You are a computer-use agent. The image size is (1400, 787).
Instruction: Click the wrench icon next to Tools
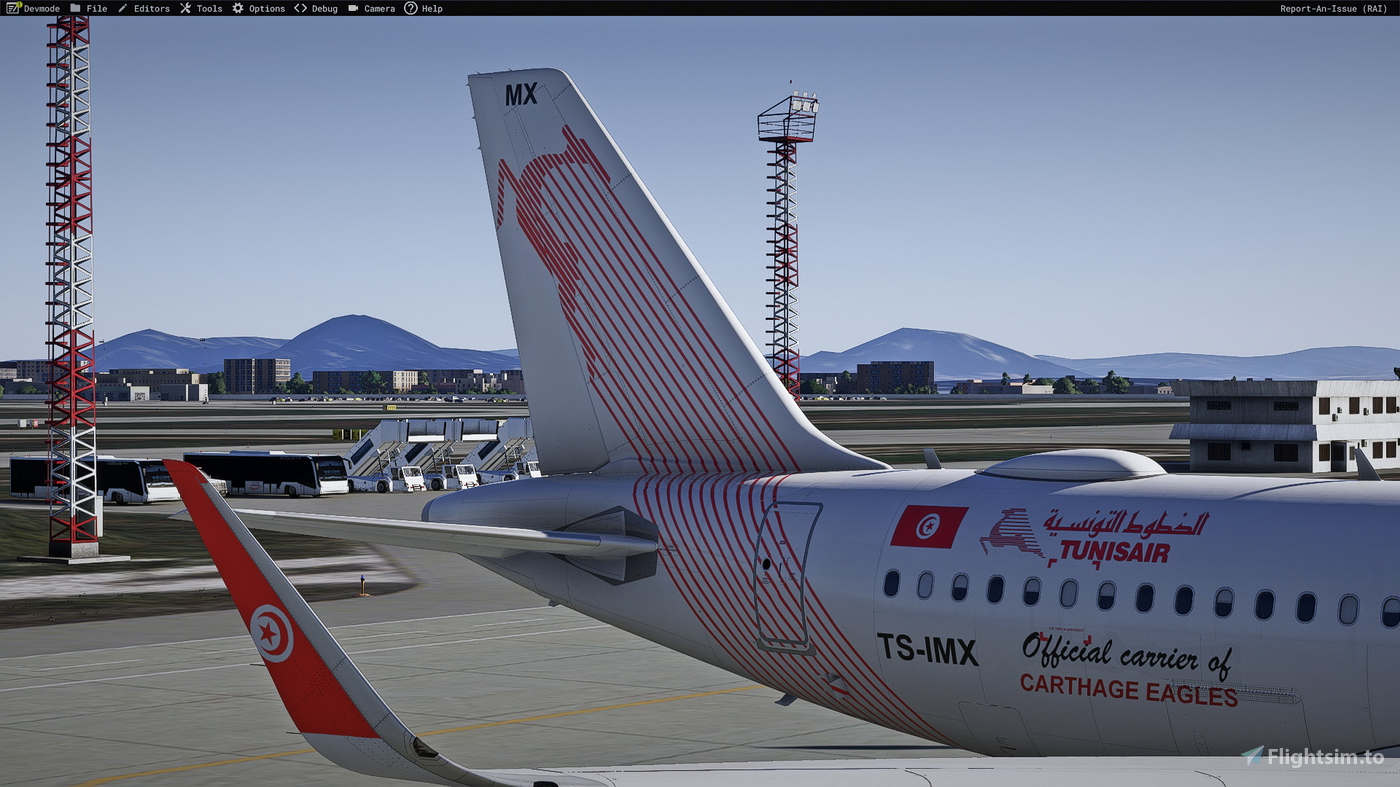(185, 8)
